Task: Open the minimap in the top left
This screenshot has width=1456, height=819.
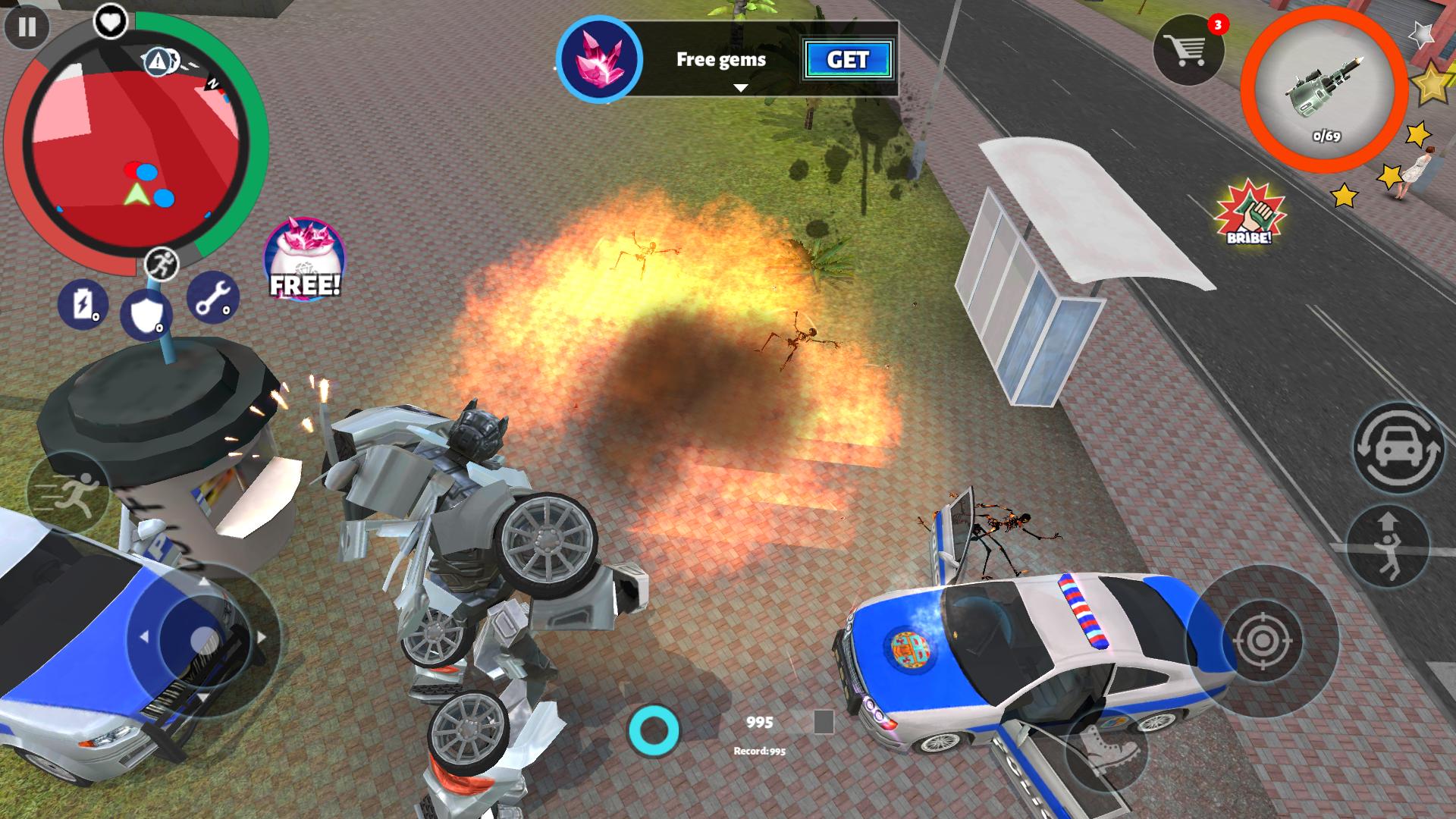Action: 136,148
